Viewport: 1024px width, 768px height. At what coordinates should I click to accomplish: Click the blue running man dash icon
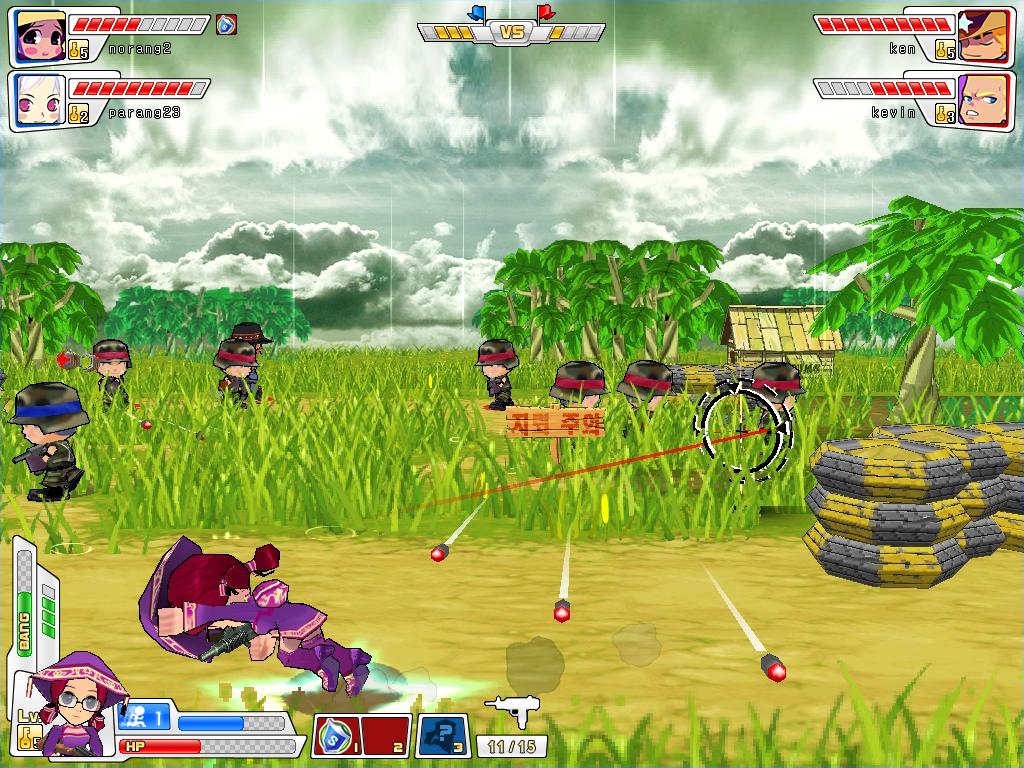click(x=143, y=718)
